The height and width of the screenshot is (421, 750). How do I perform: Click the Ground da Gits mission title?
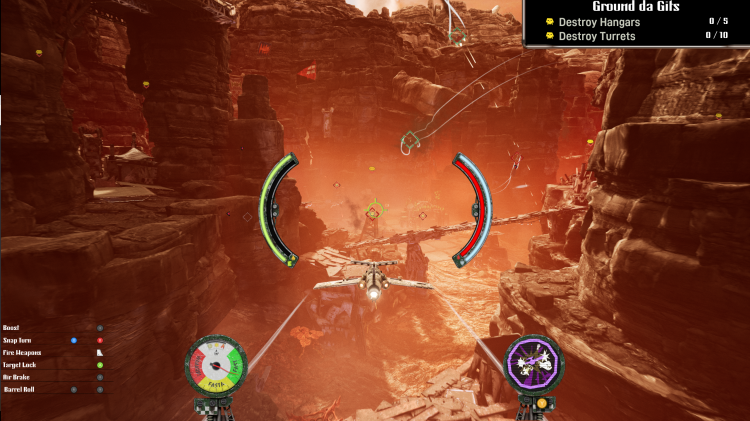tap(636, 6)
